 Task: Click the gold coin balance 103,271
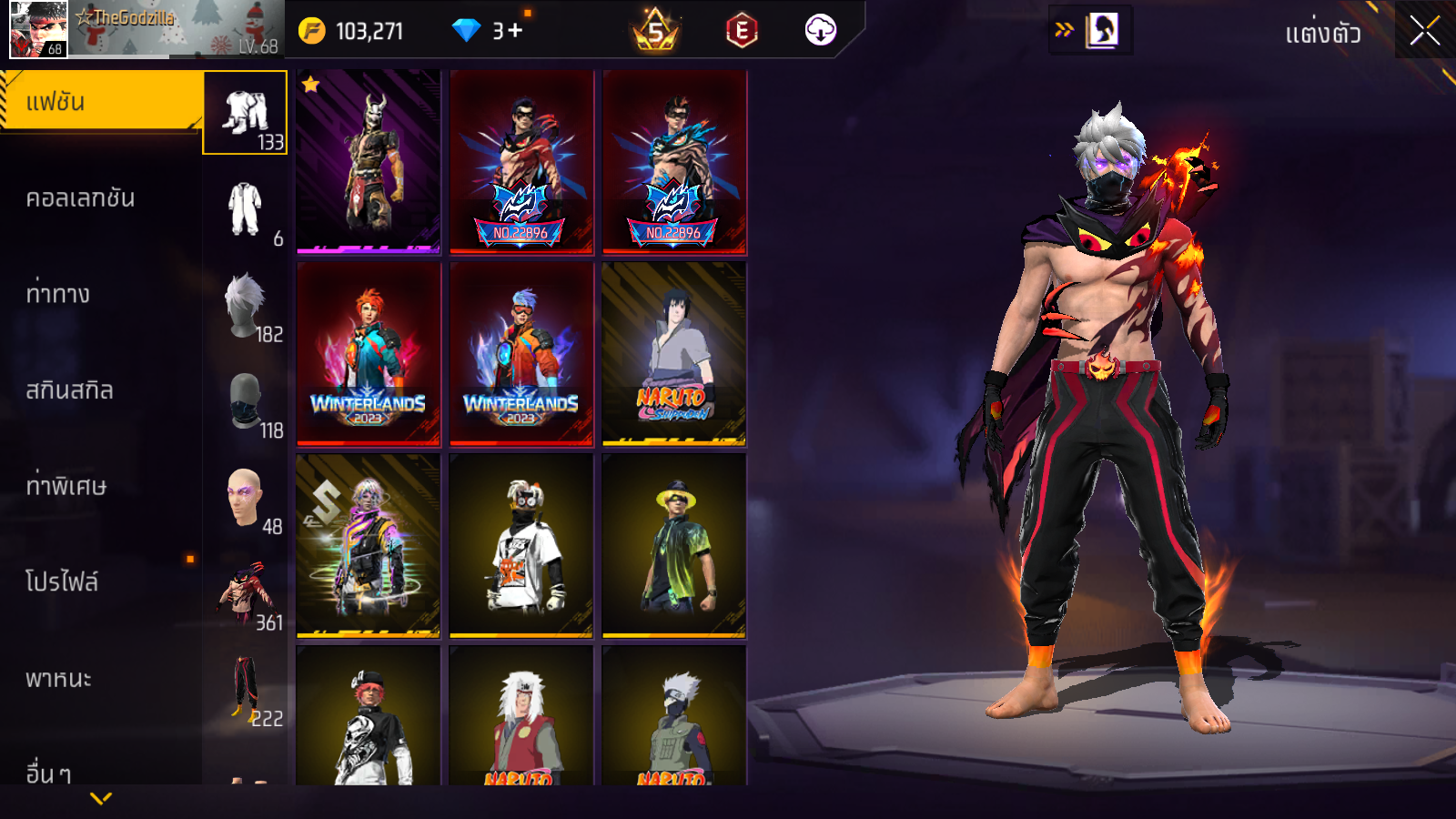(351, 31)
